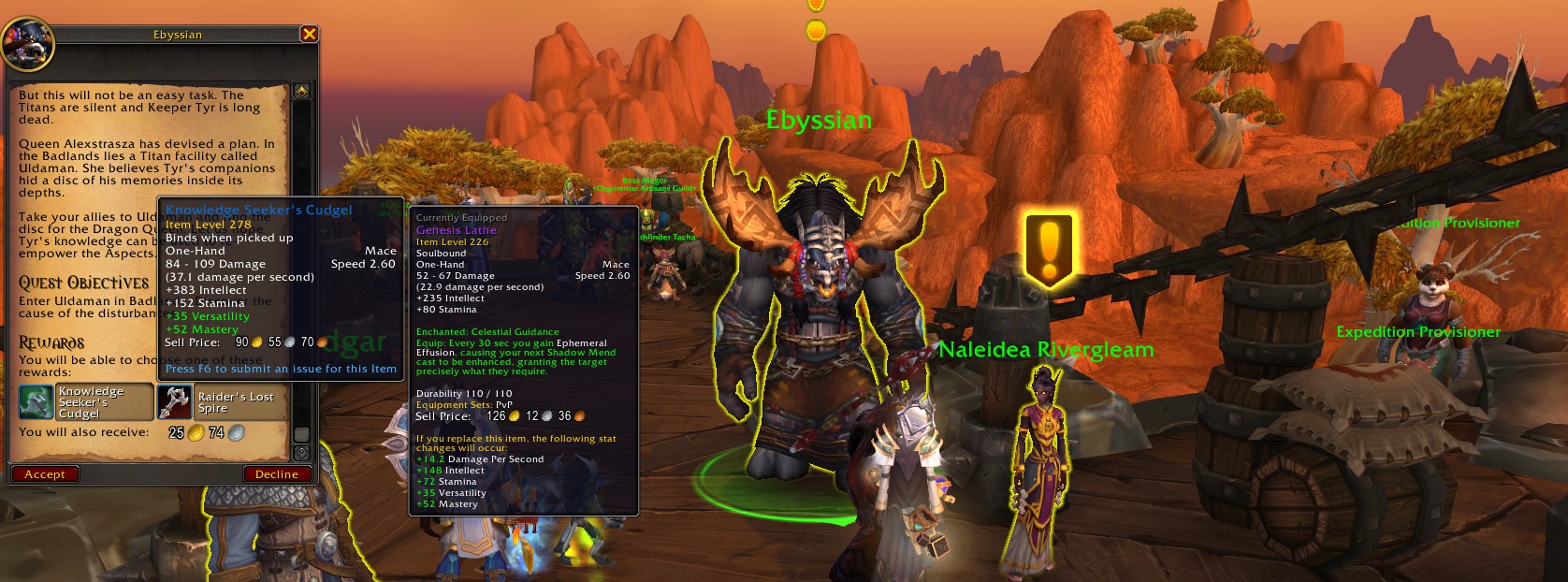The height and width of the screenshot is (582, 1568).
Task: Decline the quest offer
Action: (x=276, y=474)
